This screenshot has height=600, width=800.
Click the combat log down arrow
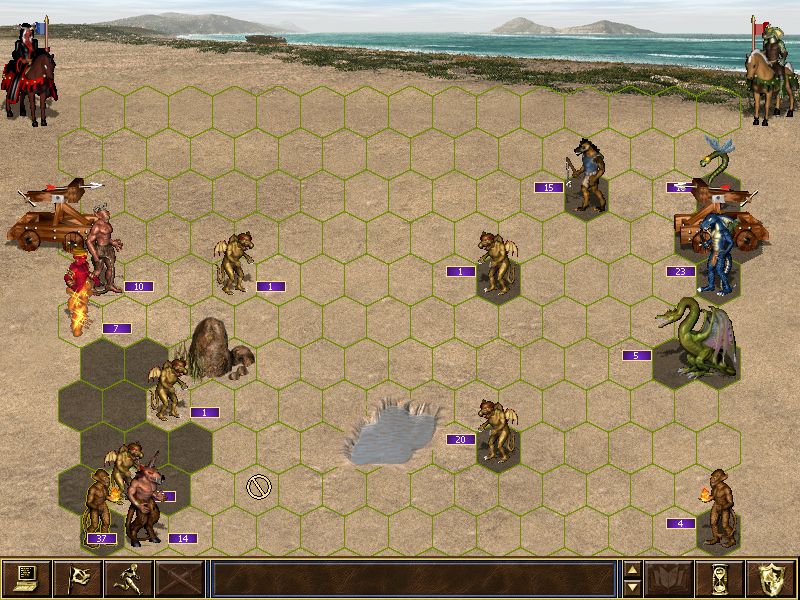631,586
